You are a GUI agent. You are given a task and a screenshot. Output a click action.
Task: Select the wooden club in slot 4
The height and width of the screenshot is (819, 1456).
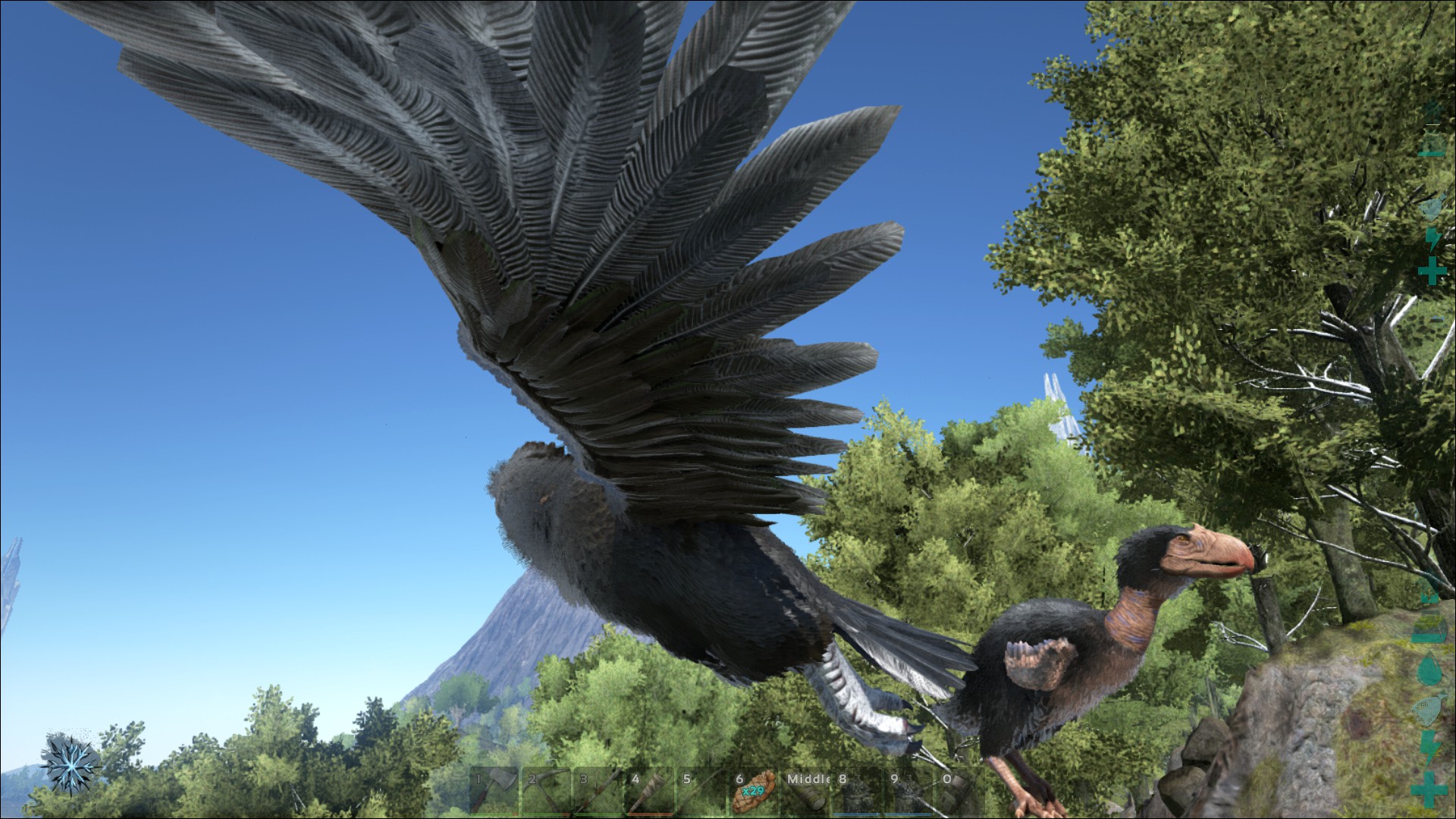[651, 792]
